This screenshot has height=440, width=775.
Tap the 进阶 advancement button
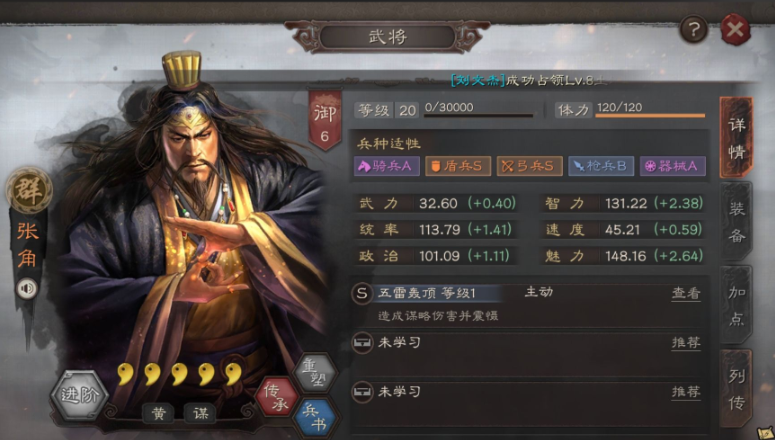[x=78, y=393]
